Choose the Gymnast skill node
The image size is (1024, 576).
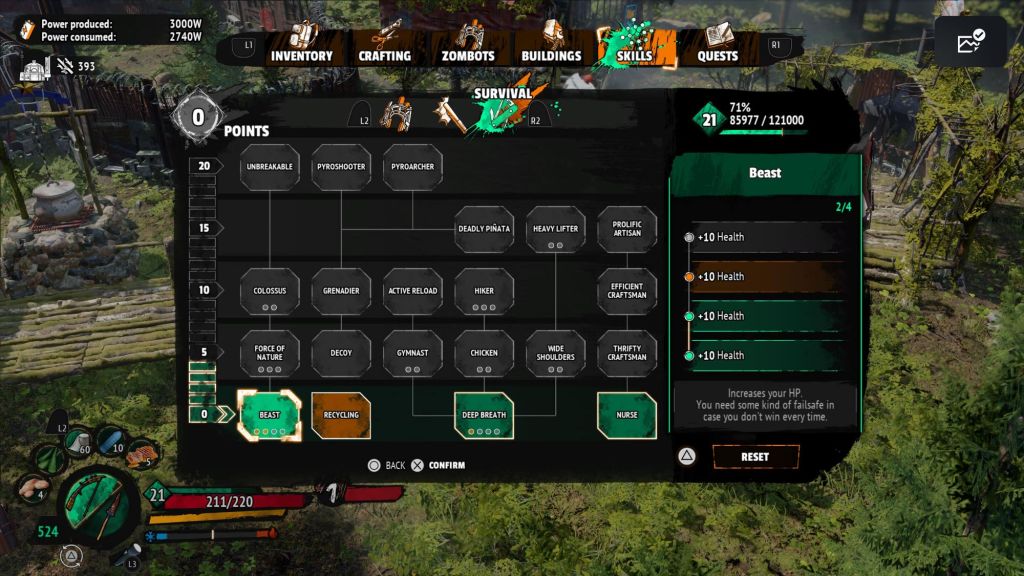pos(413,353)
